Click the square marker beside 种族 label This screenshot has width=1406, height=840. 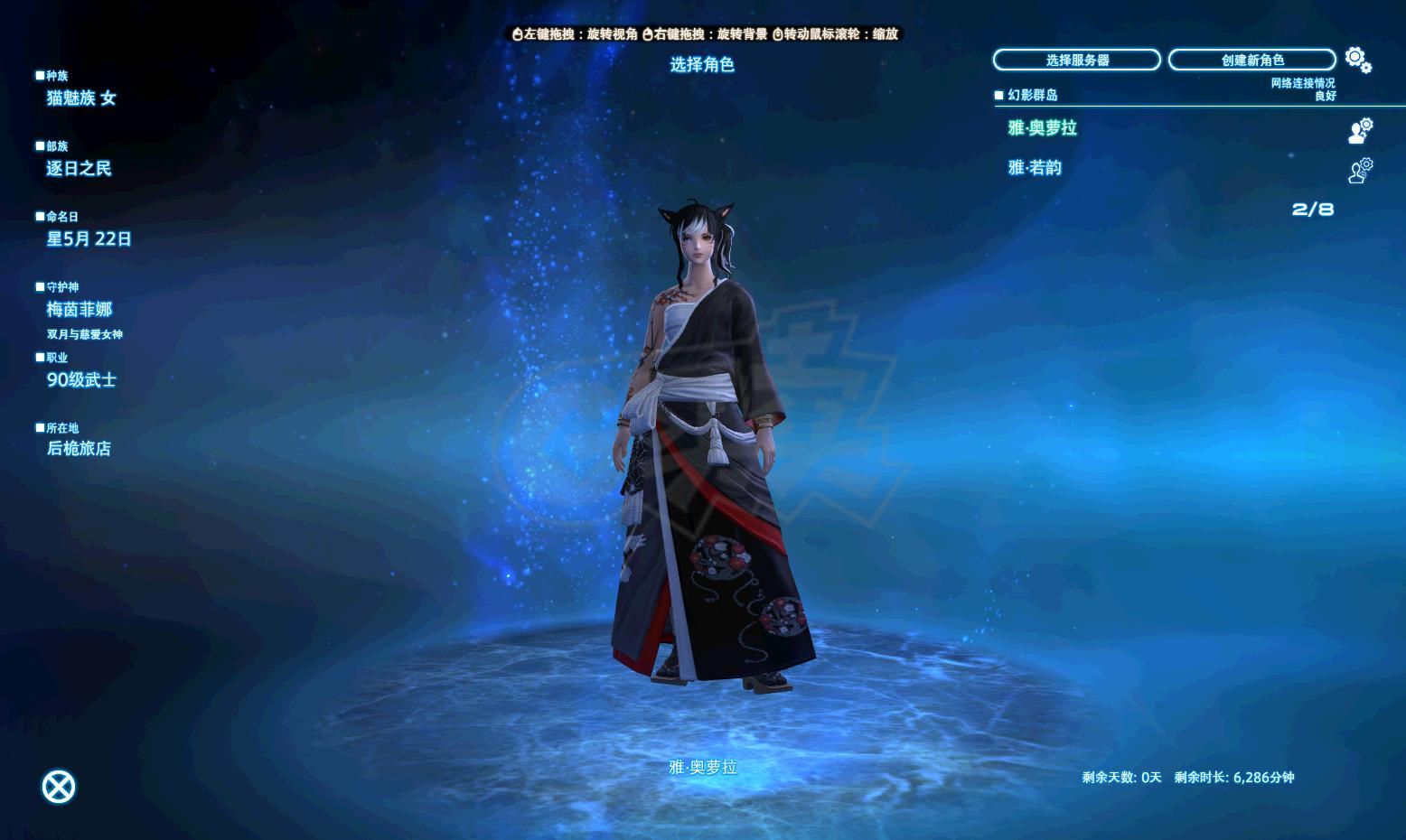pos(38,74)
